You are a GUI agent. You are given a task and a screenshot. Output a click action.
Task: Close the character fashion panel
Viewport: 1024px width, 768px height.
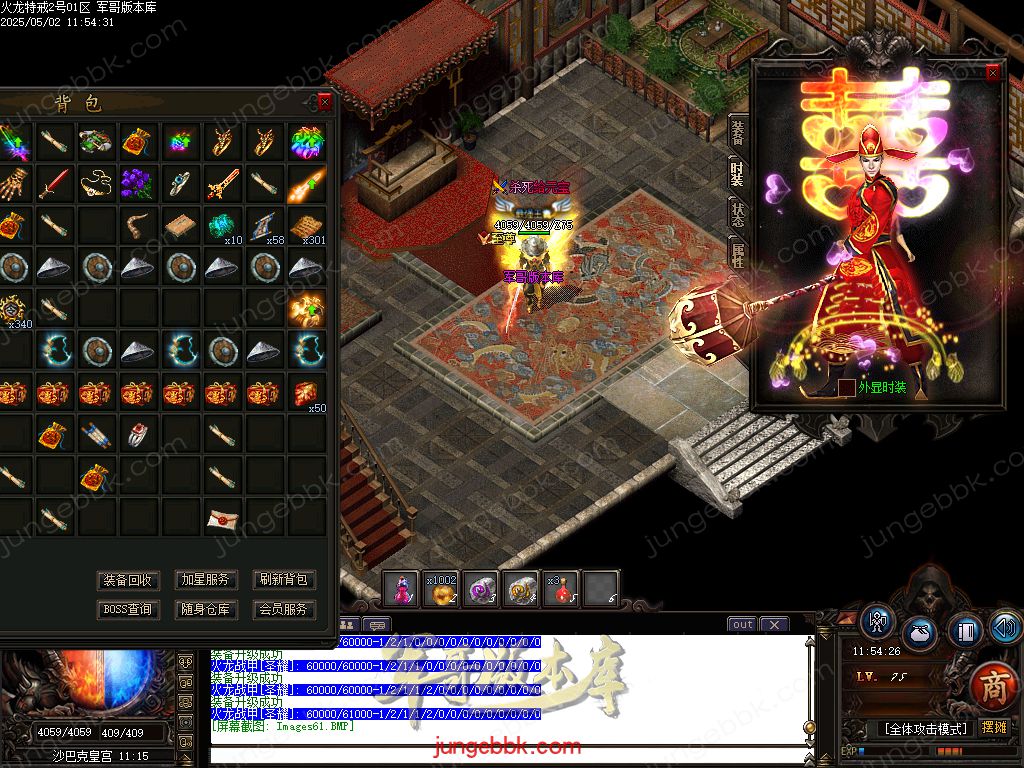point(992,73)
